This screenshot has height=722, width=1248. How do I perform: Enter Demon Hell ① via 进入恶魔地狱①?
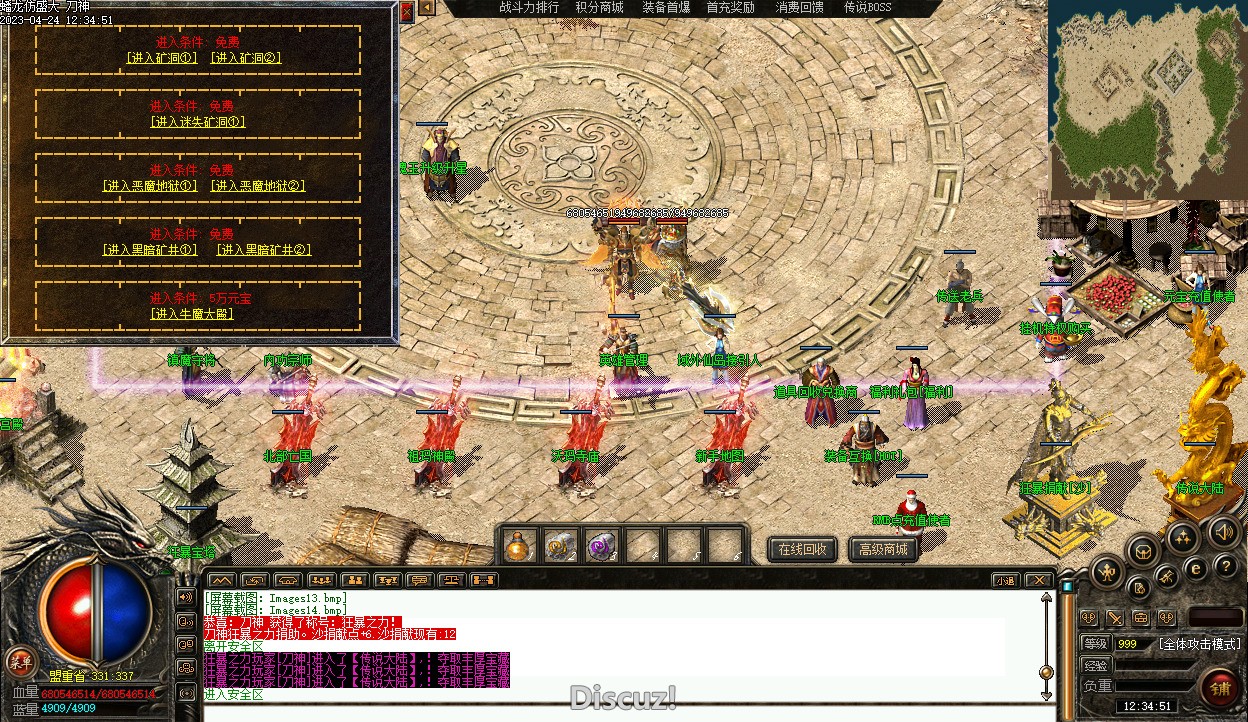pos(150,186)
